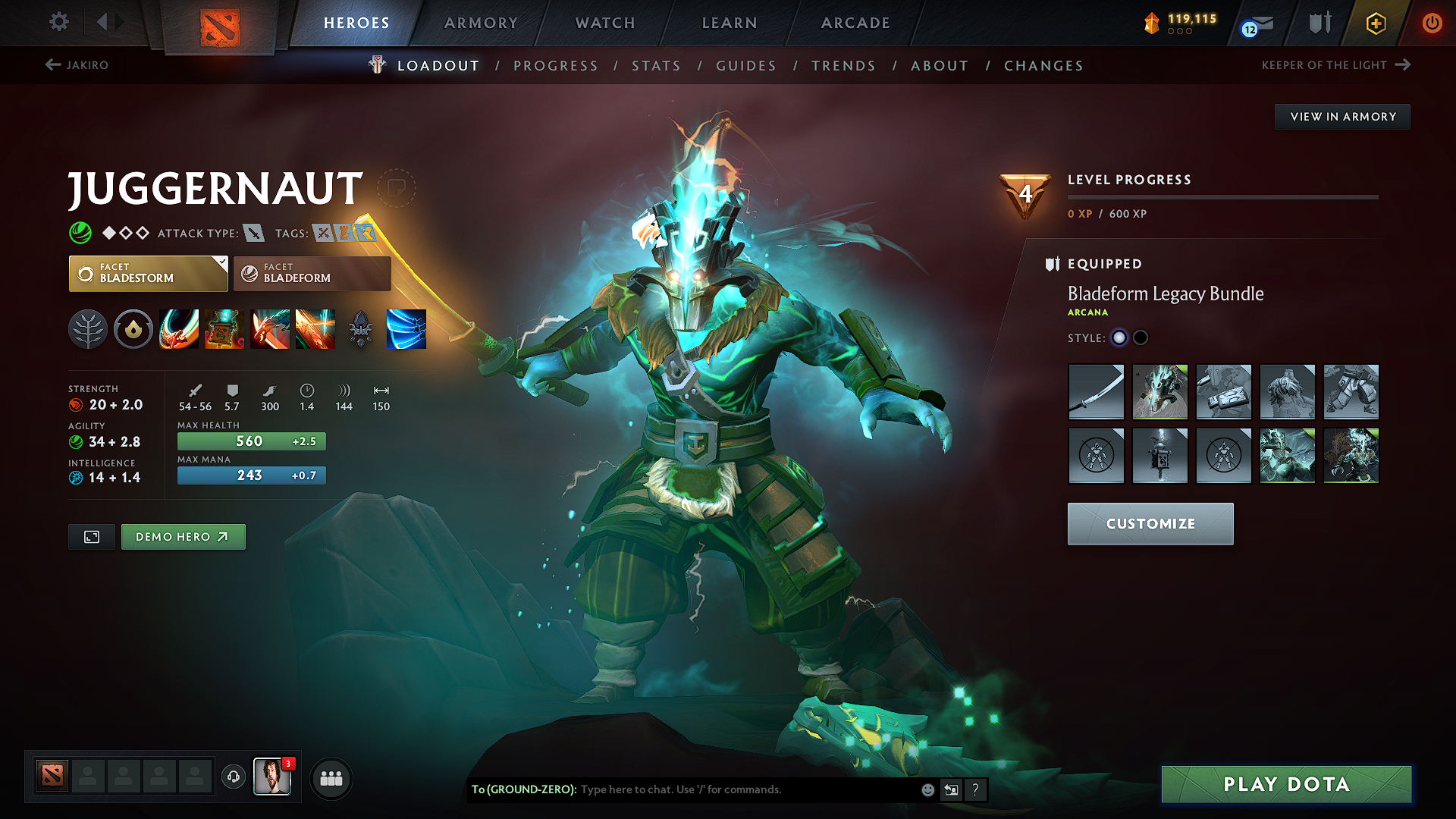The height and width of the screenshot is (819, 1456).
Task: Switch to the STATS tab
Action: [x=656, y=66]
